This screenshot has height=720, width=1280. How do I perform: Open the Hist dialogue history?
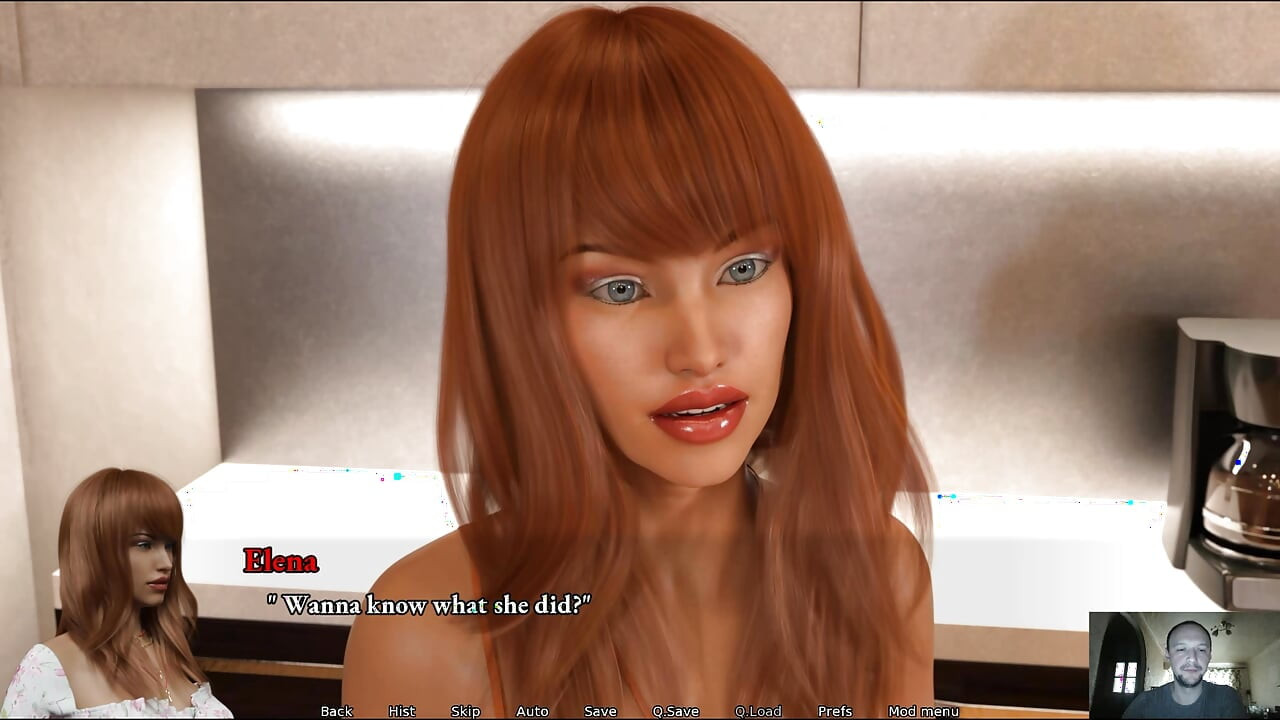400,710
